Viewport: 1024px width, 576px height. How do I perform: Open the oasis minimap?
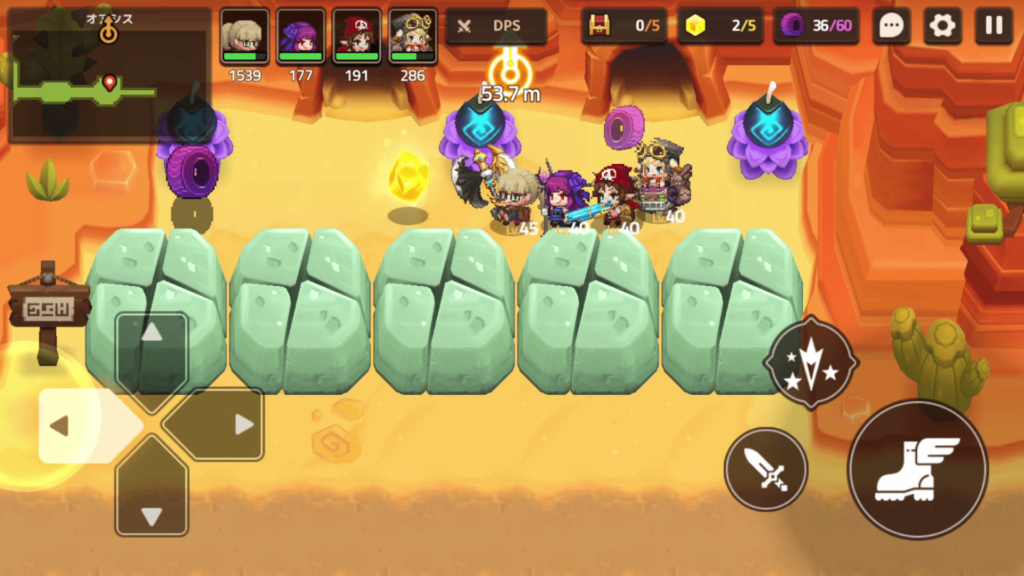point(108,74)
